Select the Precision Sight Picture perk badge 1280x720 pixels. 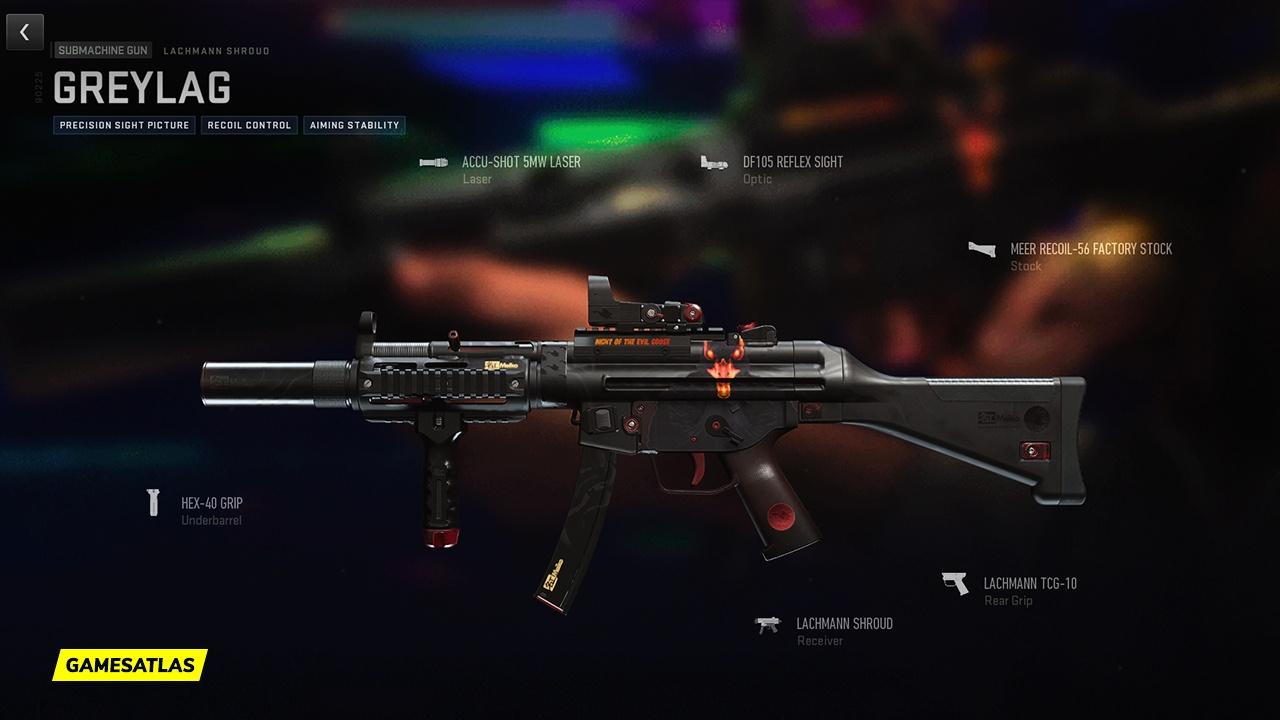point(122,125)
